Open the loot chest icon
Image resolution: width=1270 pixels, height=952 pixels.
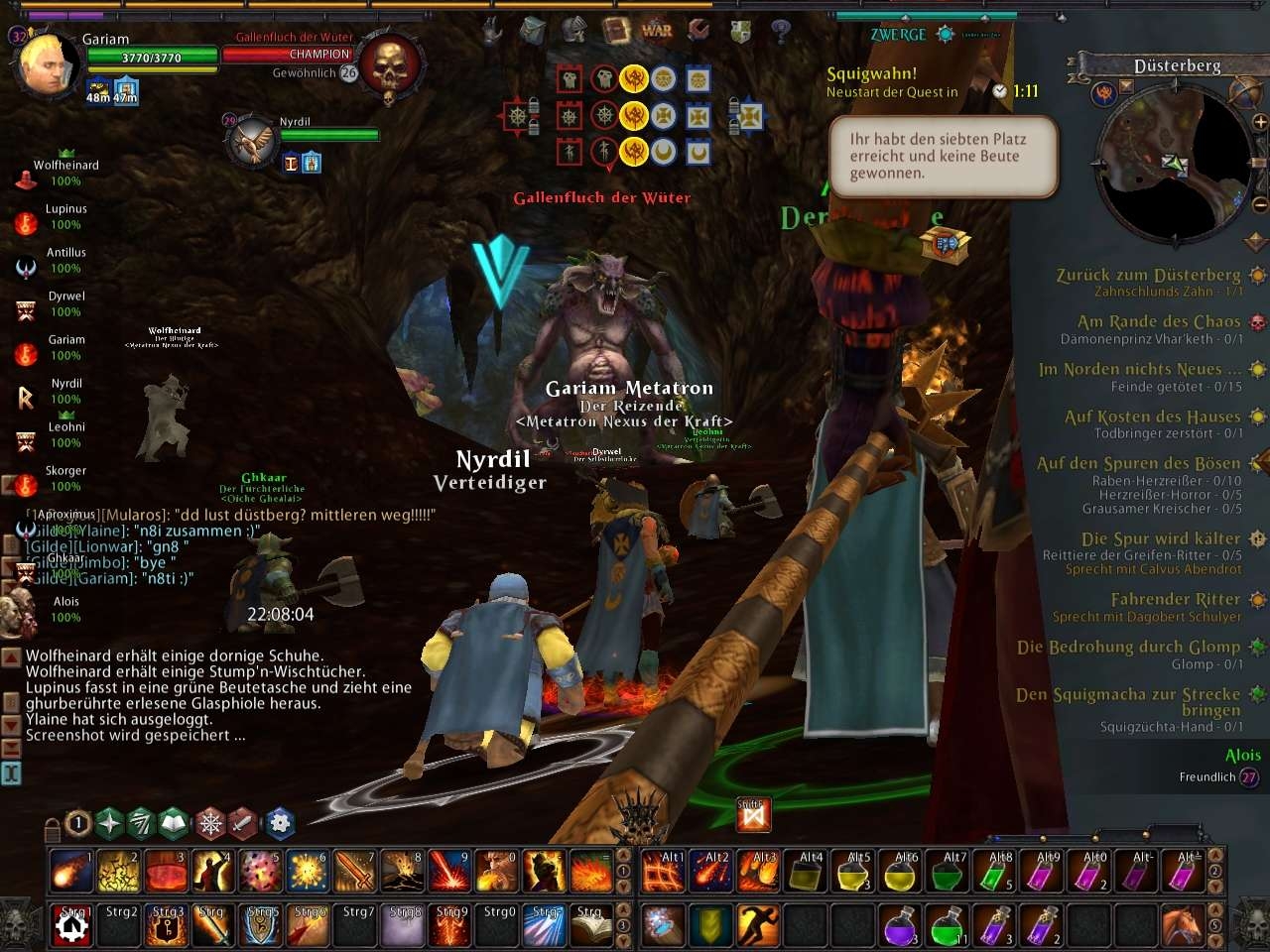coord(946,243)
